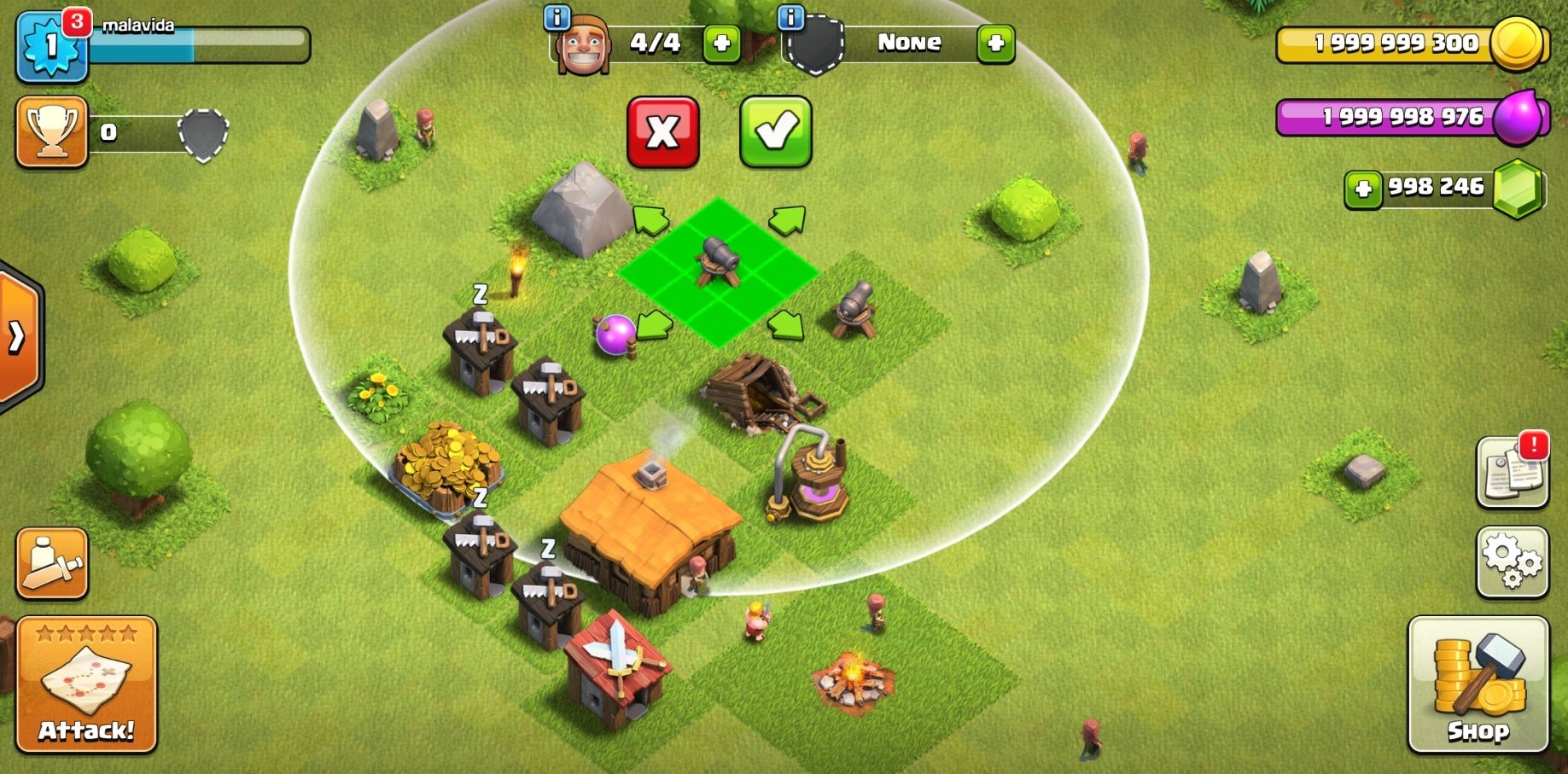Cancel cannon placement with red X
The image size is (1568, 774).
pyautogui.click(x=663, y=130)
